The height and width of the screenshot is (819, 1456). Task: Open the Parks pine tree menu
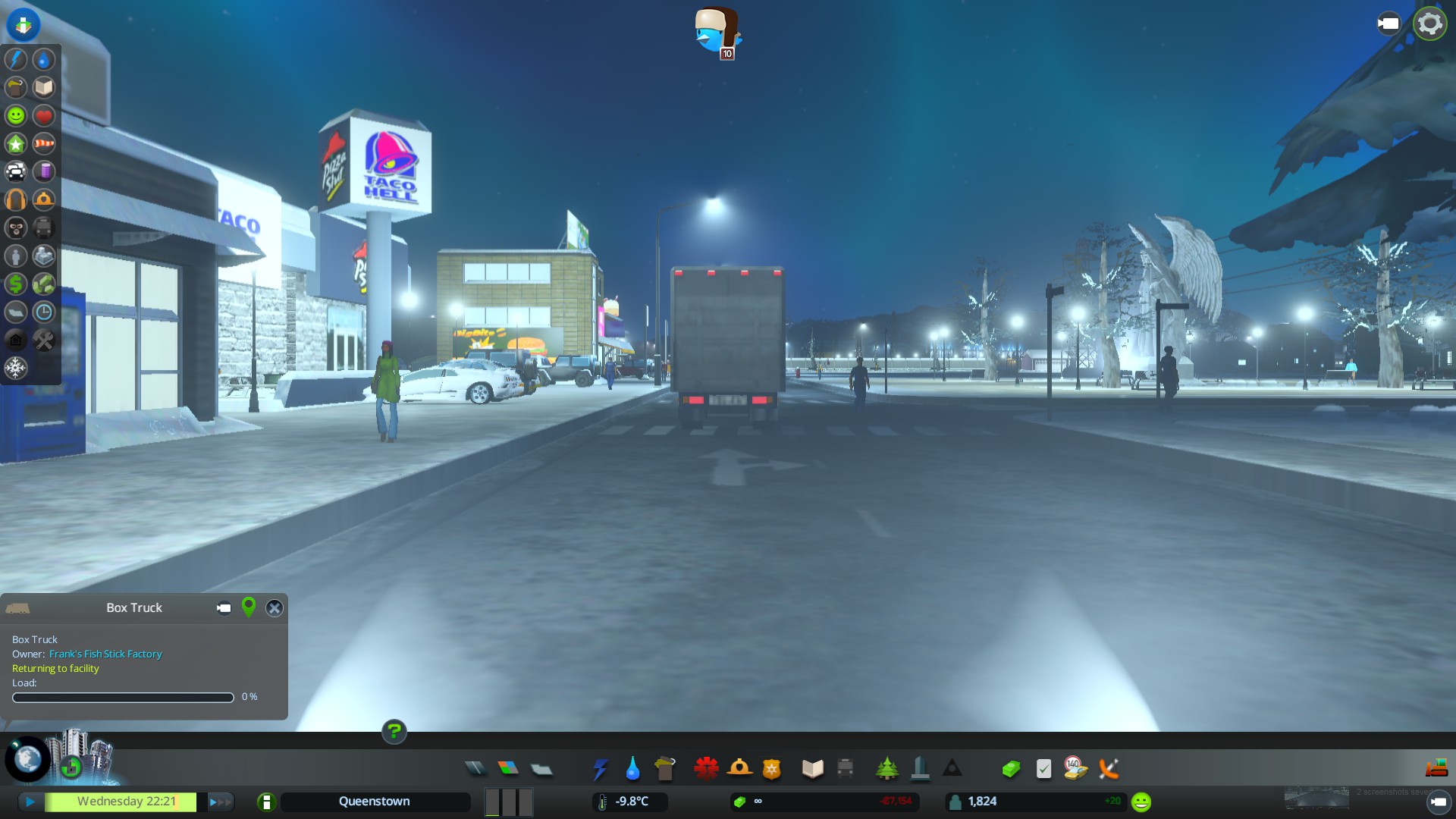[886, 769]
